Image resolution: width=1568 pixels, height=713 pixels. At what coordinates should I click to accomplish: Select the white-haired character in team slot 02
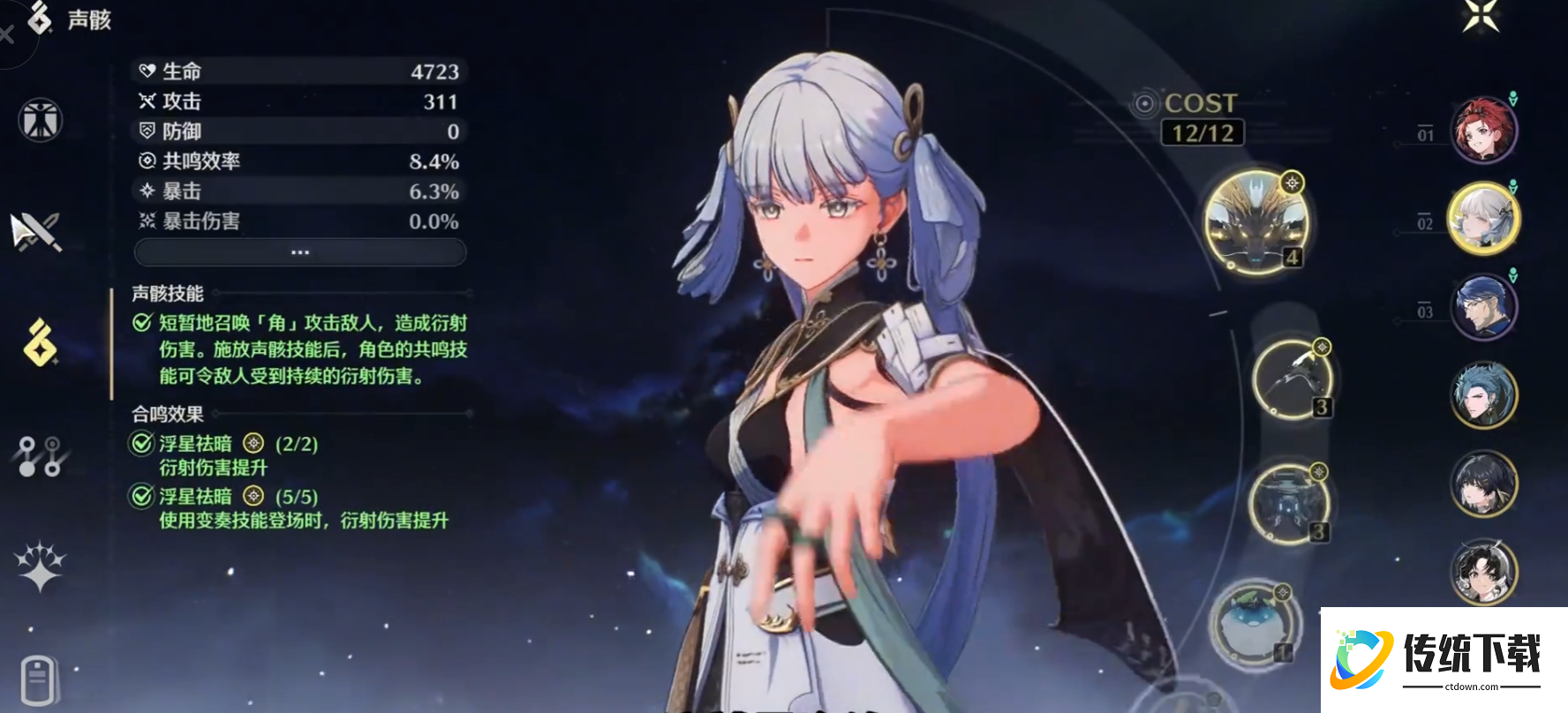[x=1484, y=219]
